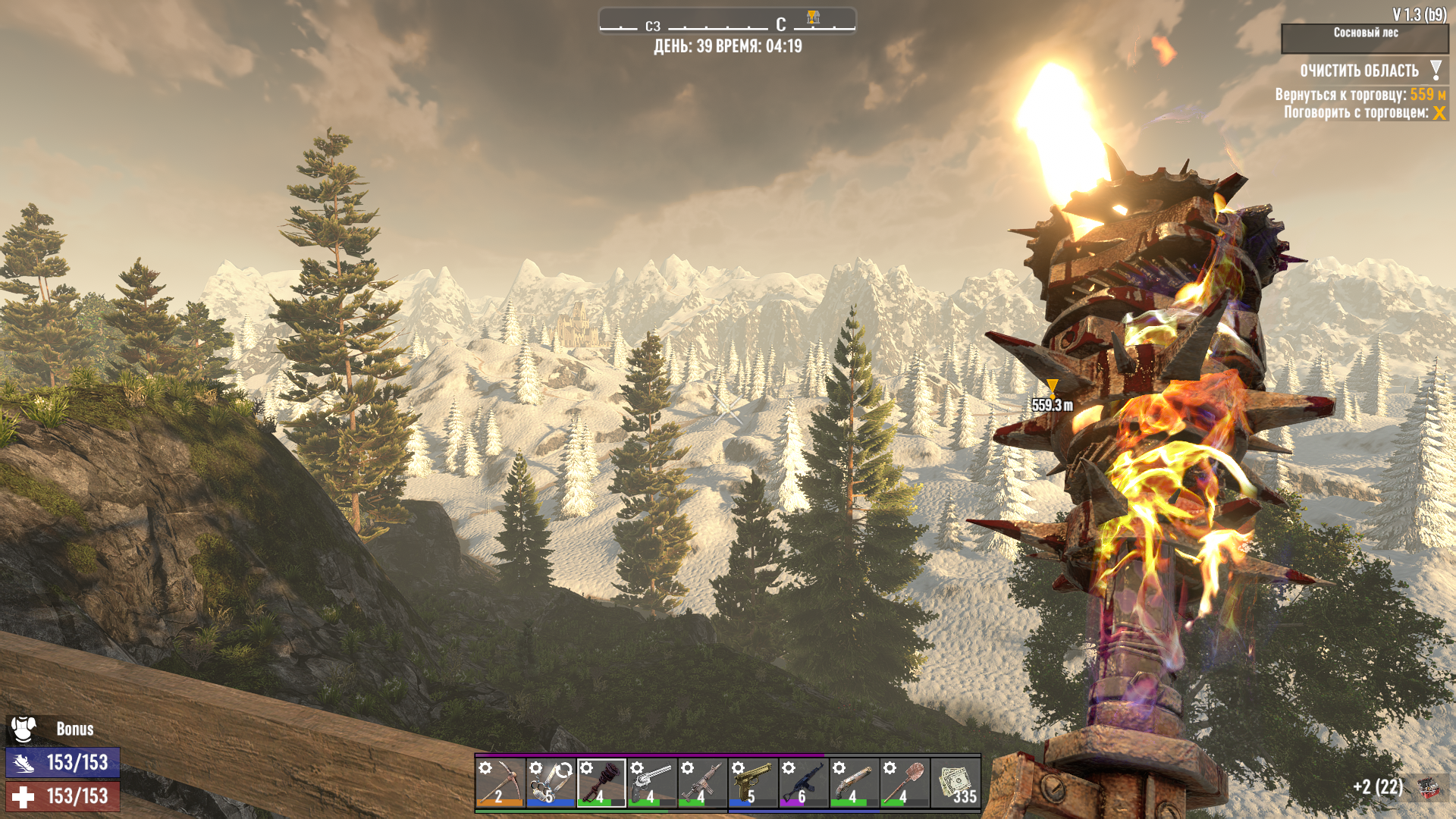Choose the AK-47 rifle hotbar slot

coord(804,783)
